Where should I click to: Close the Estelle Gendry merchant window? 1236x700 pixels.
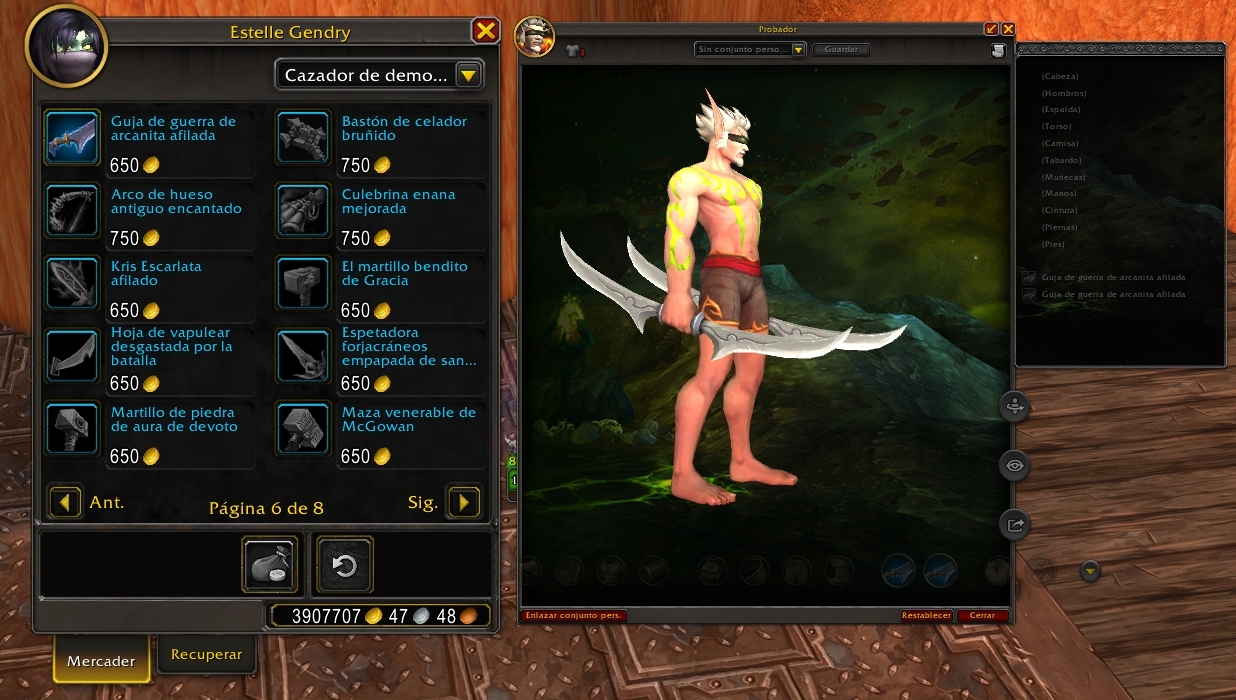(486, 31)
